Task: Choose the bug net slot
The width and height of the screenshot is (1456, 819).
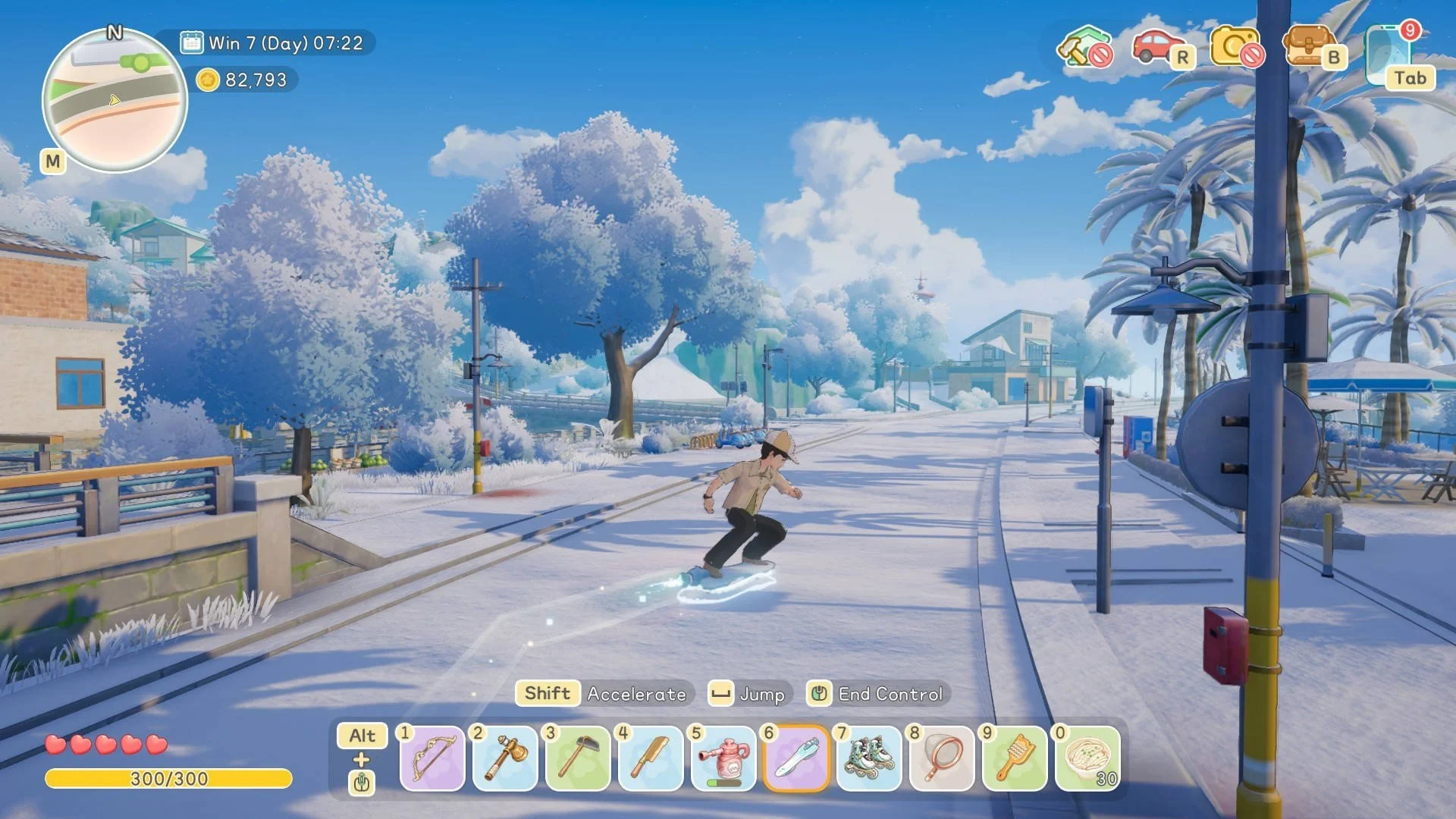Action: (942, 758)
